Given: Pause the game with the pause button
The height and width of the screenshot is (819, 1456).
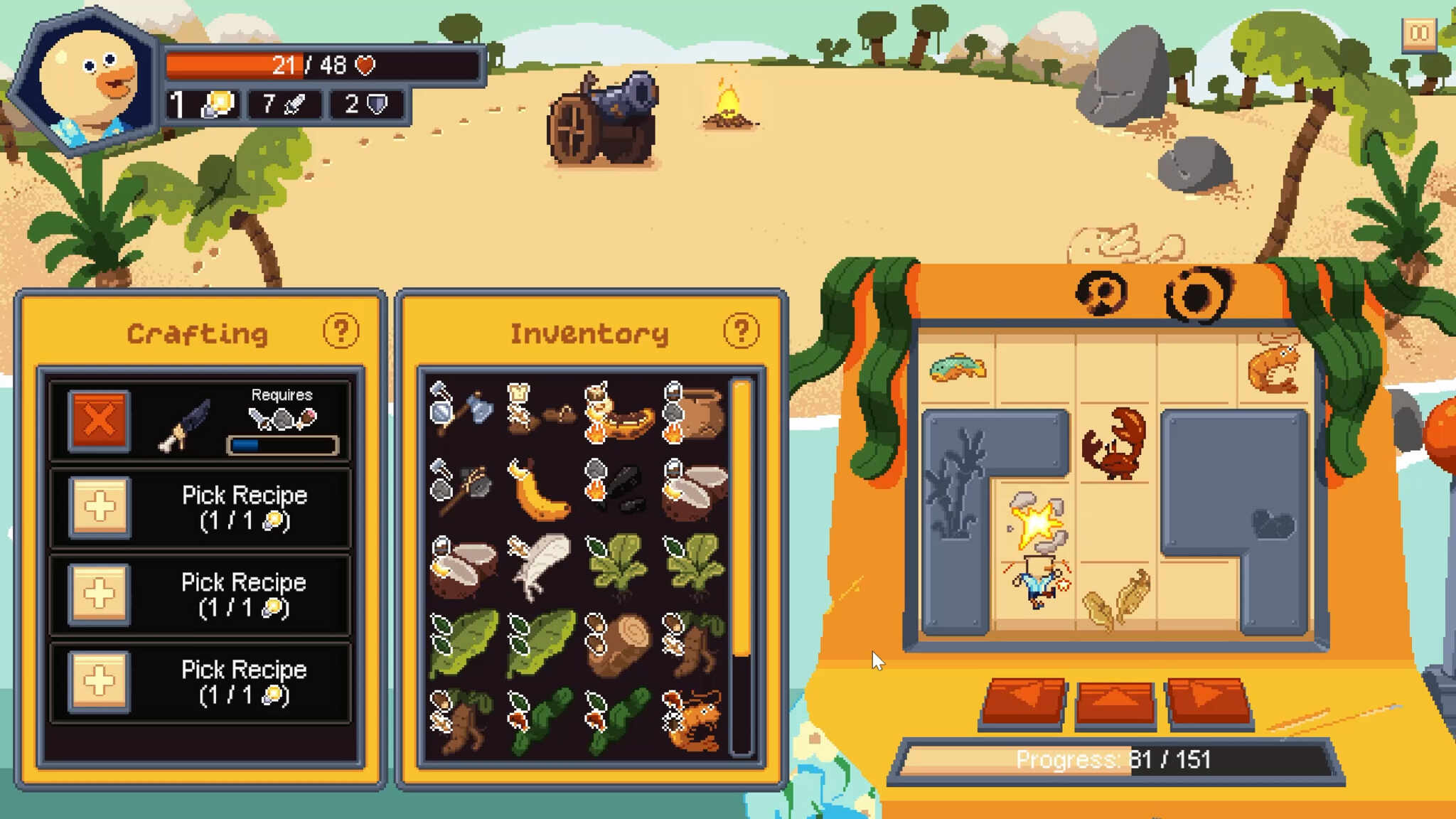Looking at the screenshot, I should [x=1419, y=33].
